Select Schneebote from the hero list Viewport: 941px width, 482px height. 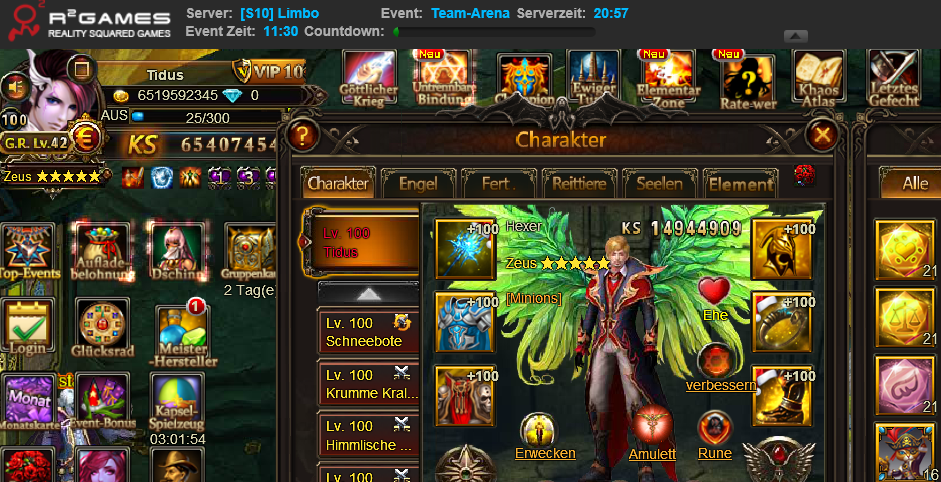point(367,332)
